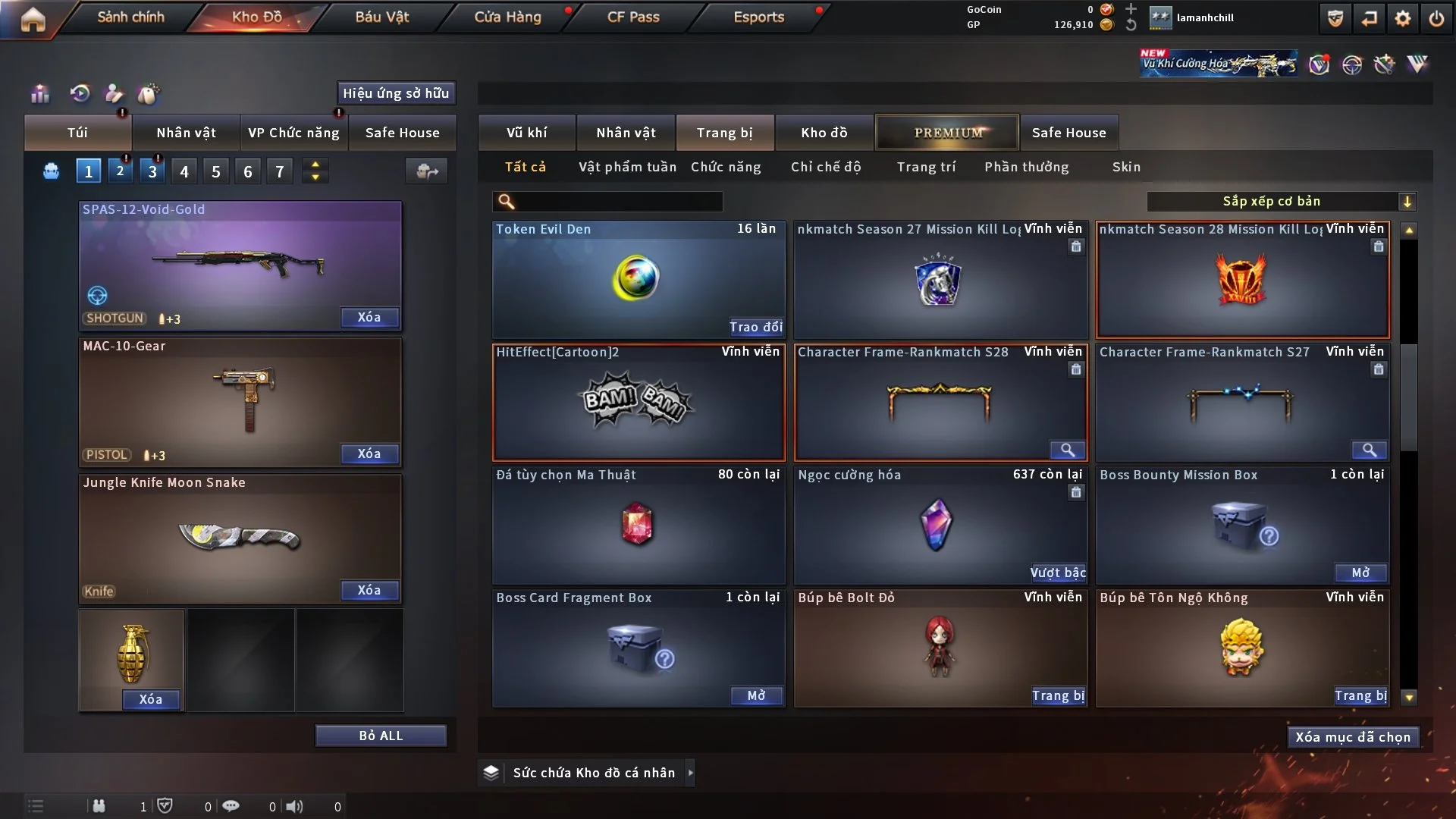
Task: Open the CF Pass page
Action: [x=633, y=17]
